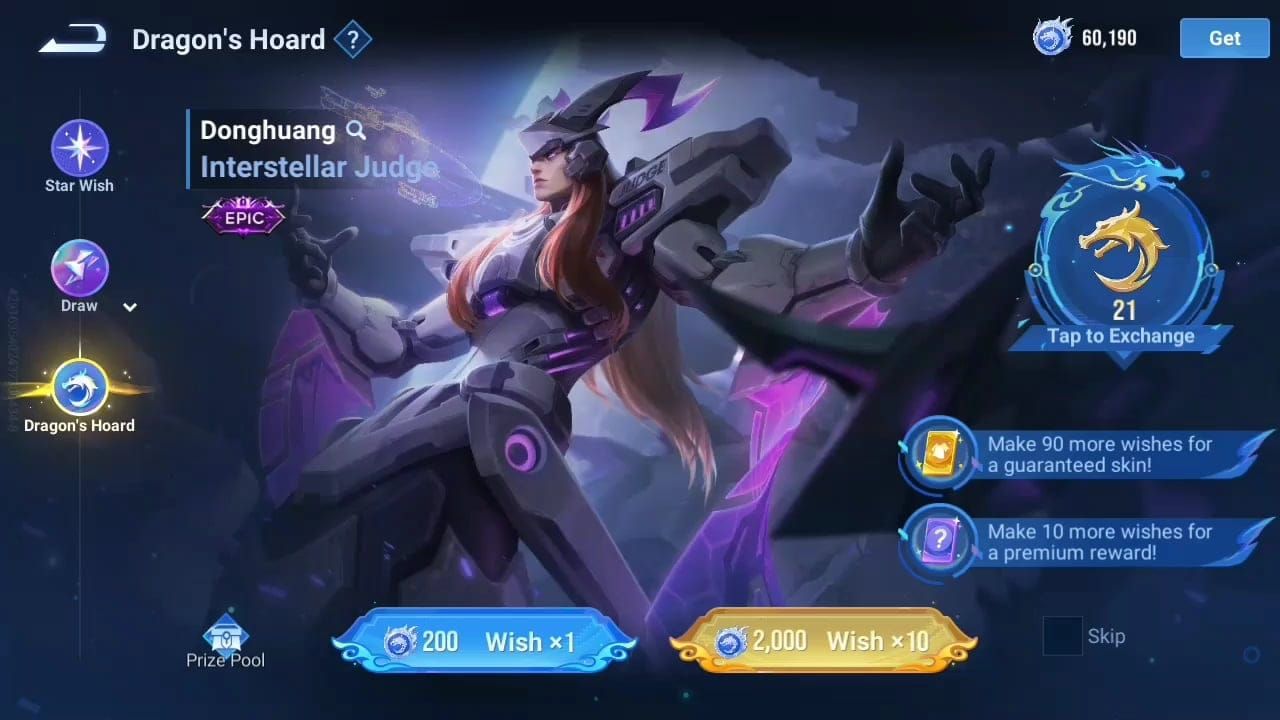Open the Dragon's Hoard help question mark
This screenshot has height=720, width=1280.
tap(354, 38)
